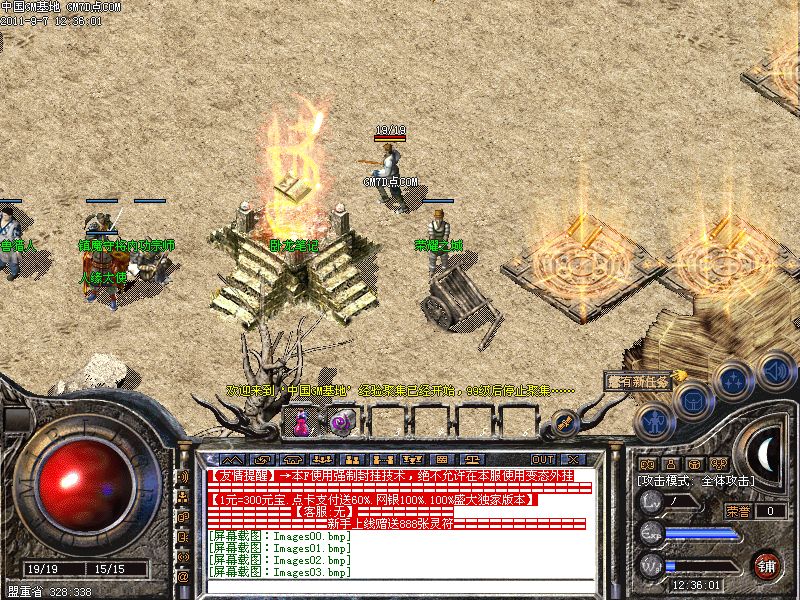Toggle the @ chat channel button
The width and height of the screenshot is (800, 600).
click(183, 577)
